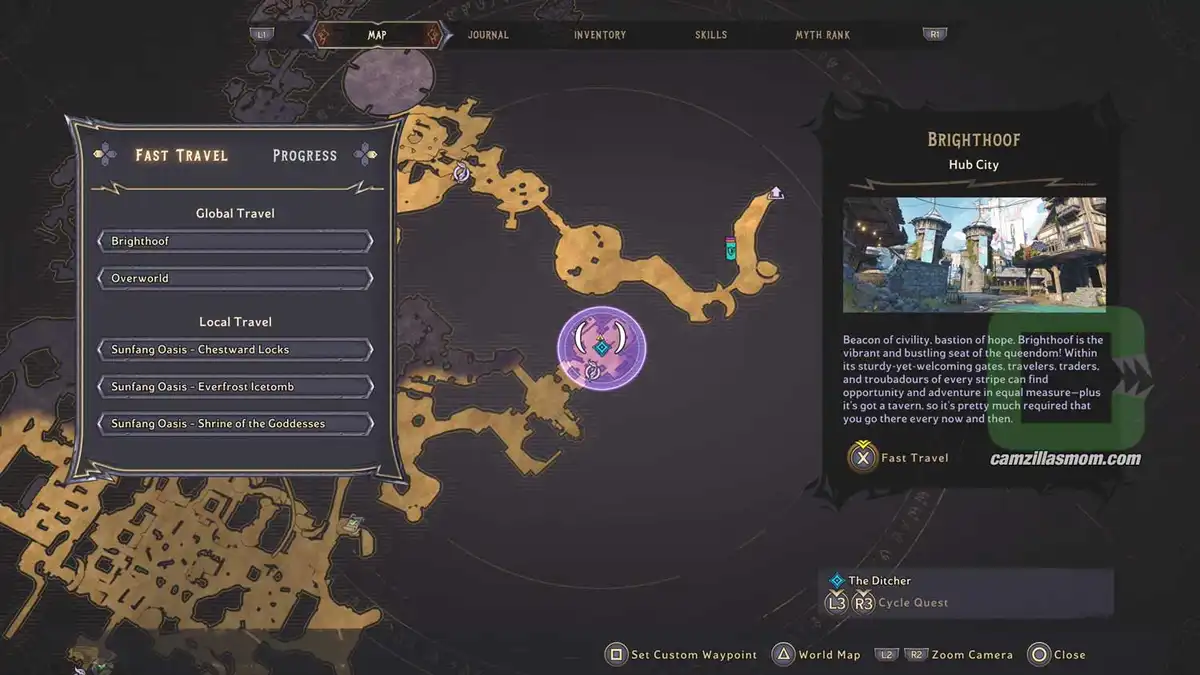Travel to Sunfang Oasis - Chestward Locks
Screen dimensions: 1200x675
(x=235, y=350)
